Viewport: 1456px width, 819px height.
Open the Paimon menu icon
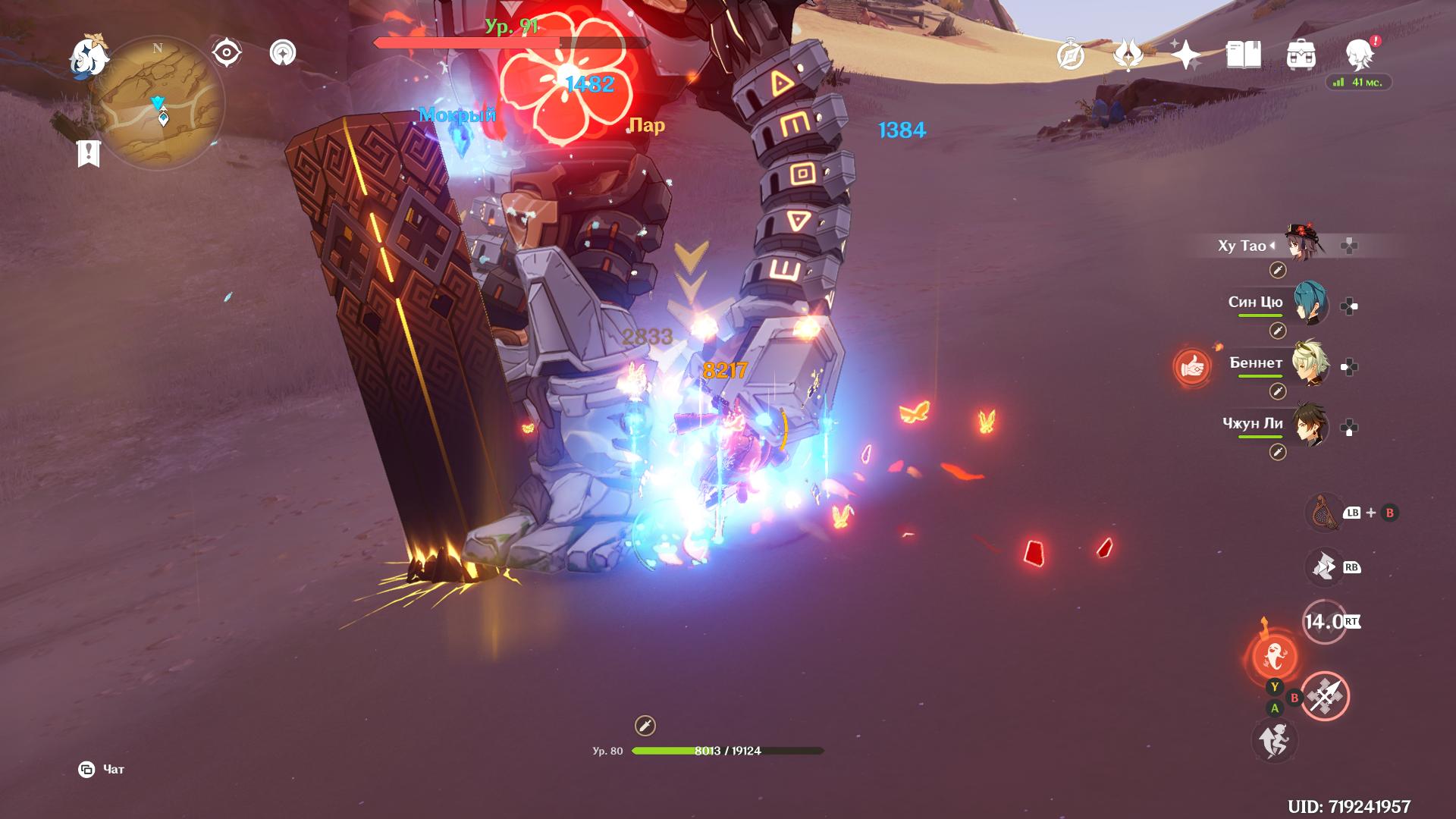(89, 57)
